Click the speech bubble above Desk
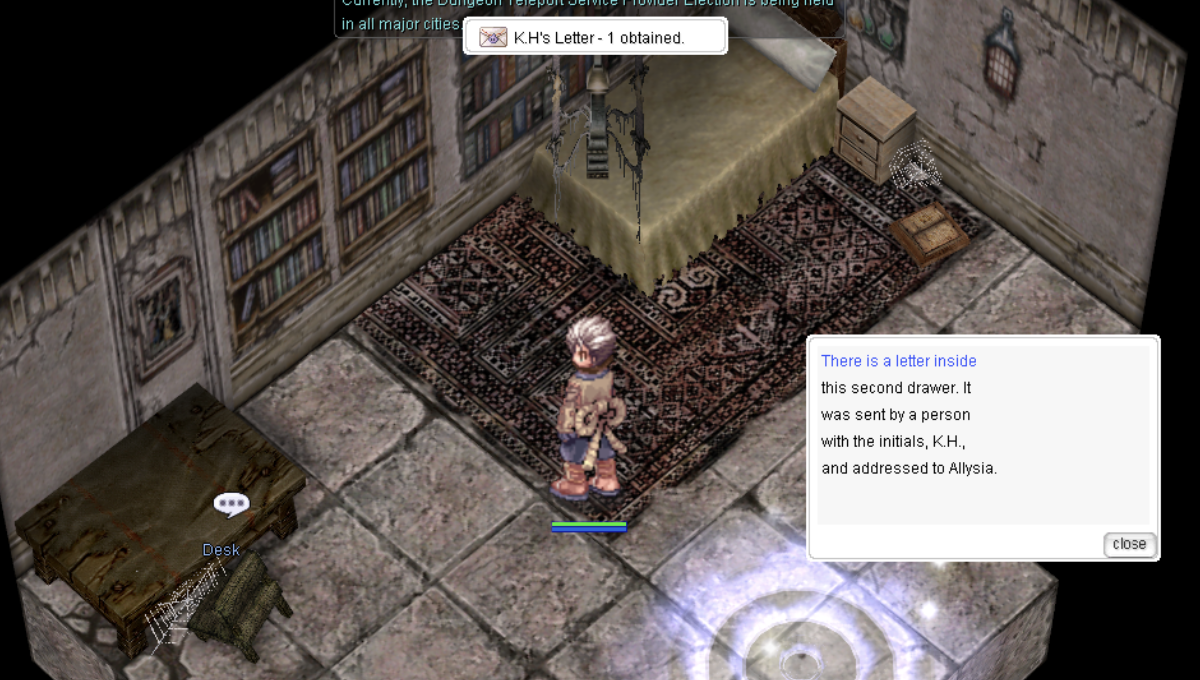The image size is (1200, 680). pos(231,504)
